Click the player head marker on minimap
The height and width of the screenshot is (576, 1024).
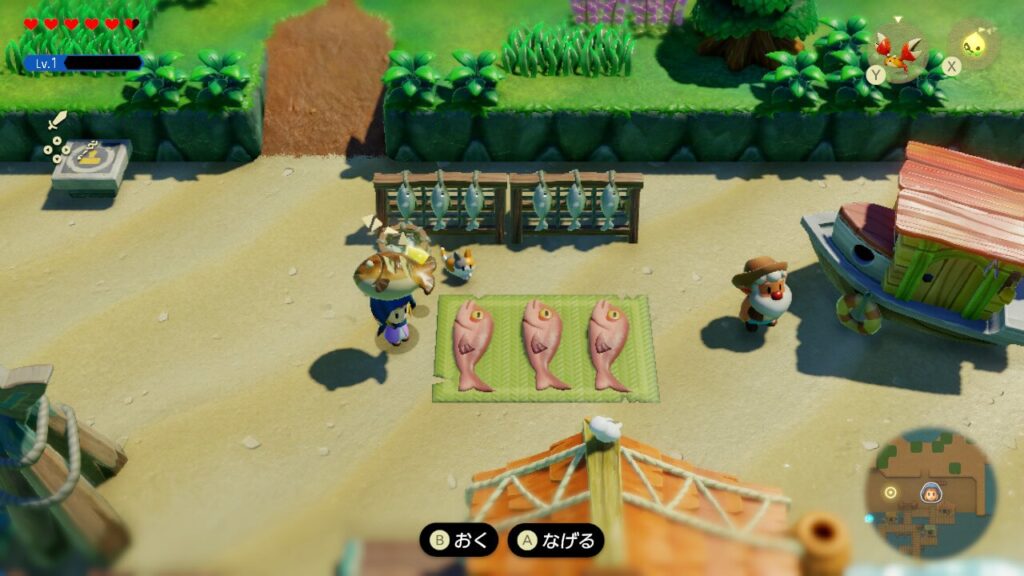[x=929, y=492]
